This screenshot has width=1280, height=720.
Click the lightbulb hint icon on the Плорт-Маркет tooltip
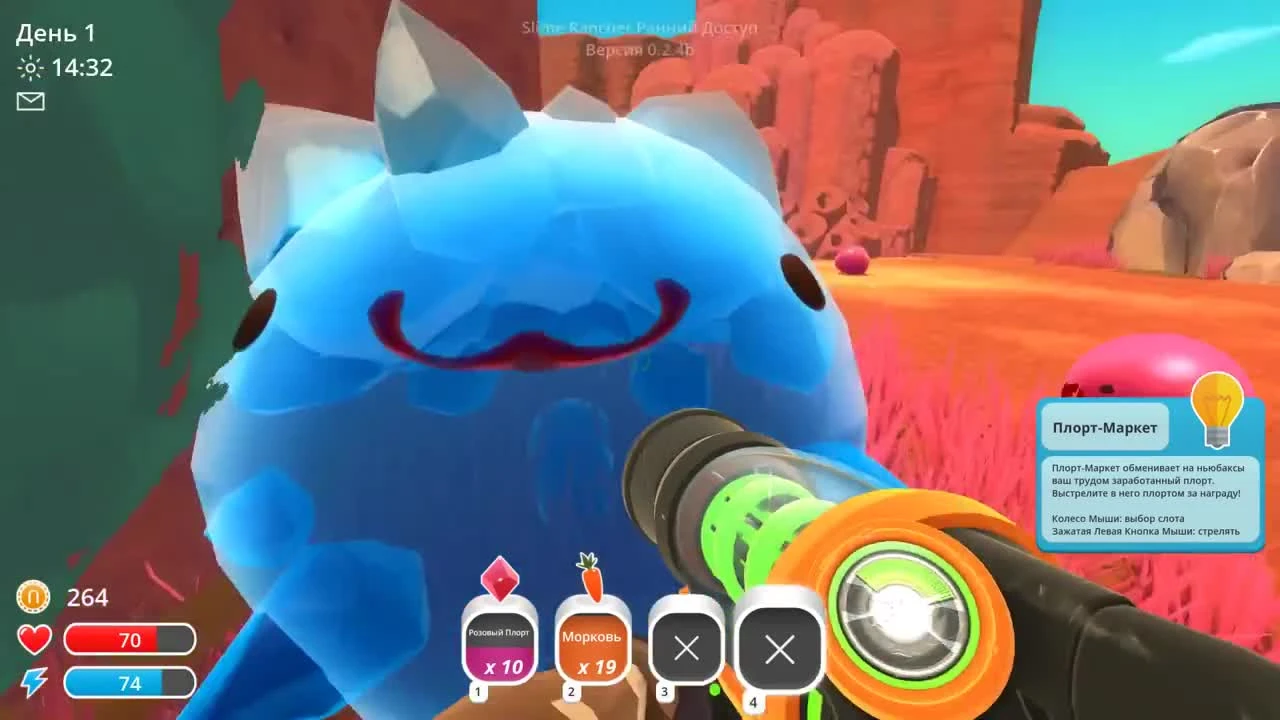tap(1216, 407)
